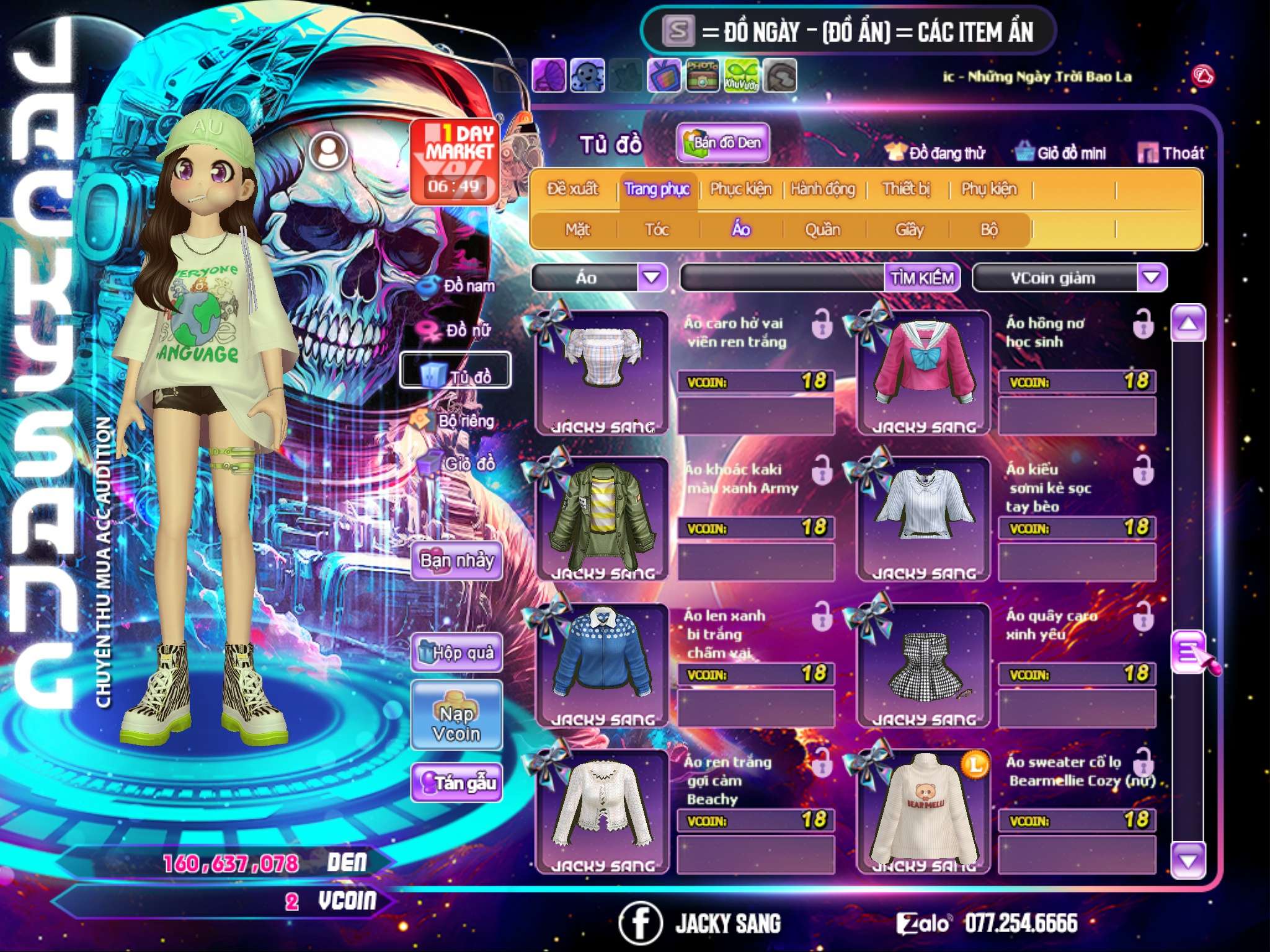Open the Hộp quà gift box
This screenshot has height=952, width=1270.
tap(457, 653)
